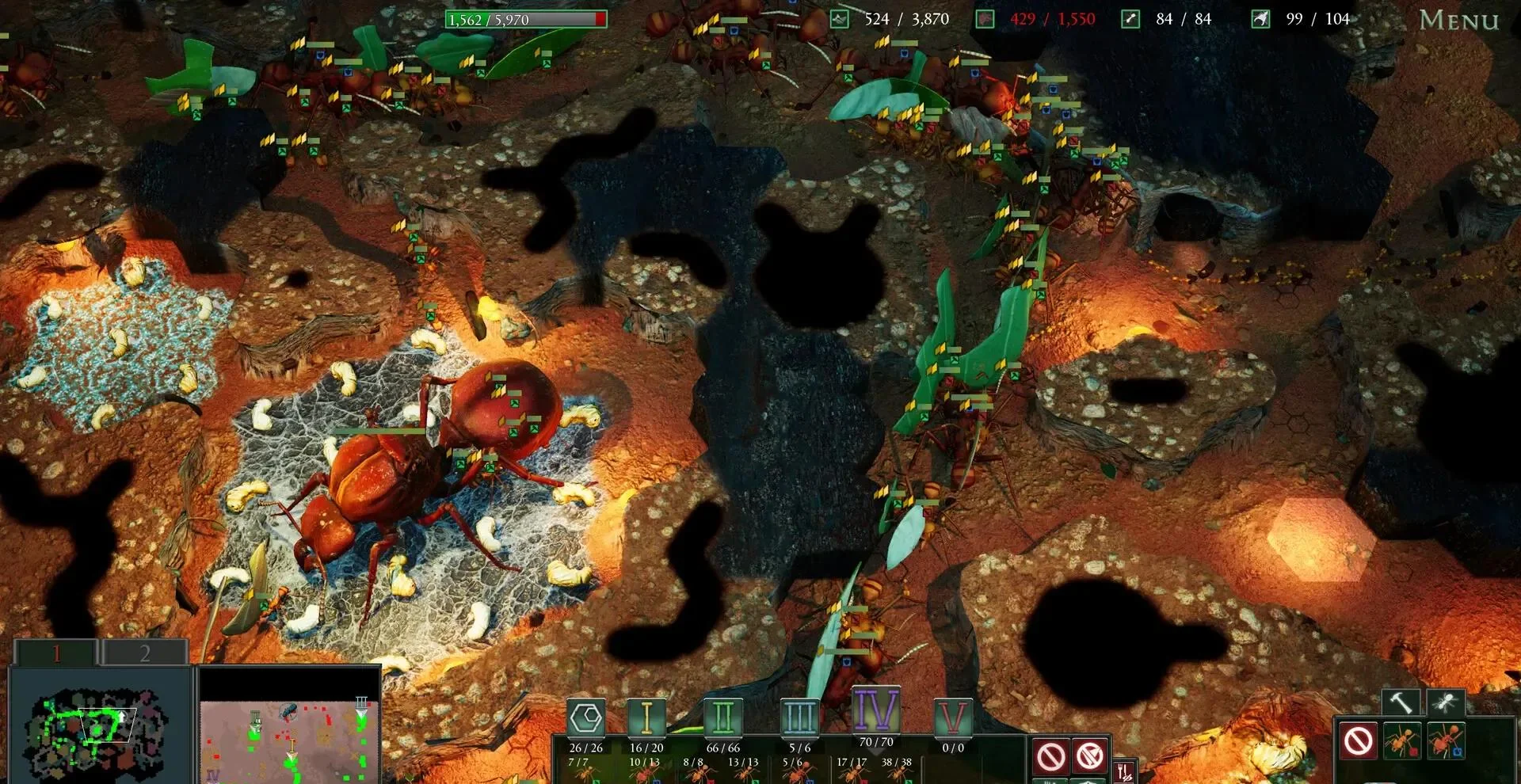Open the hammer build tab

coord(1401,702)
